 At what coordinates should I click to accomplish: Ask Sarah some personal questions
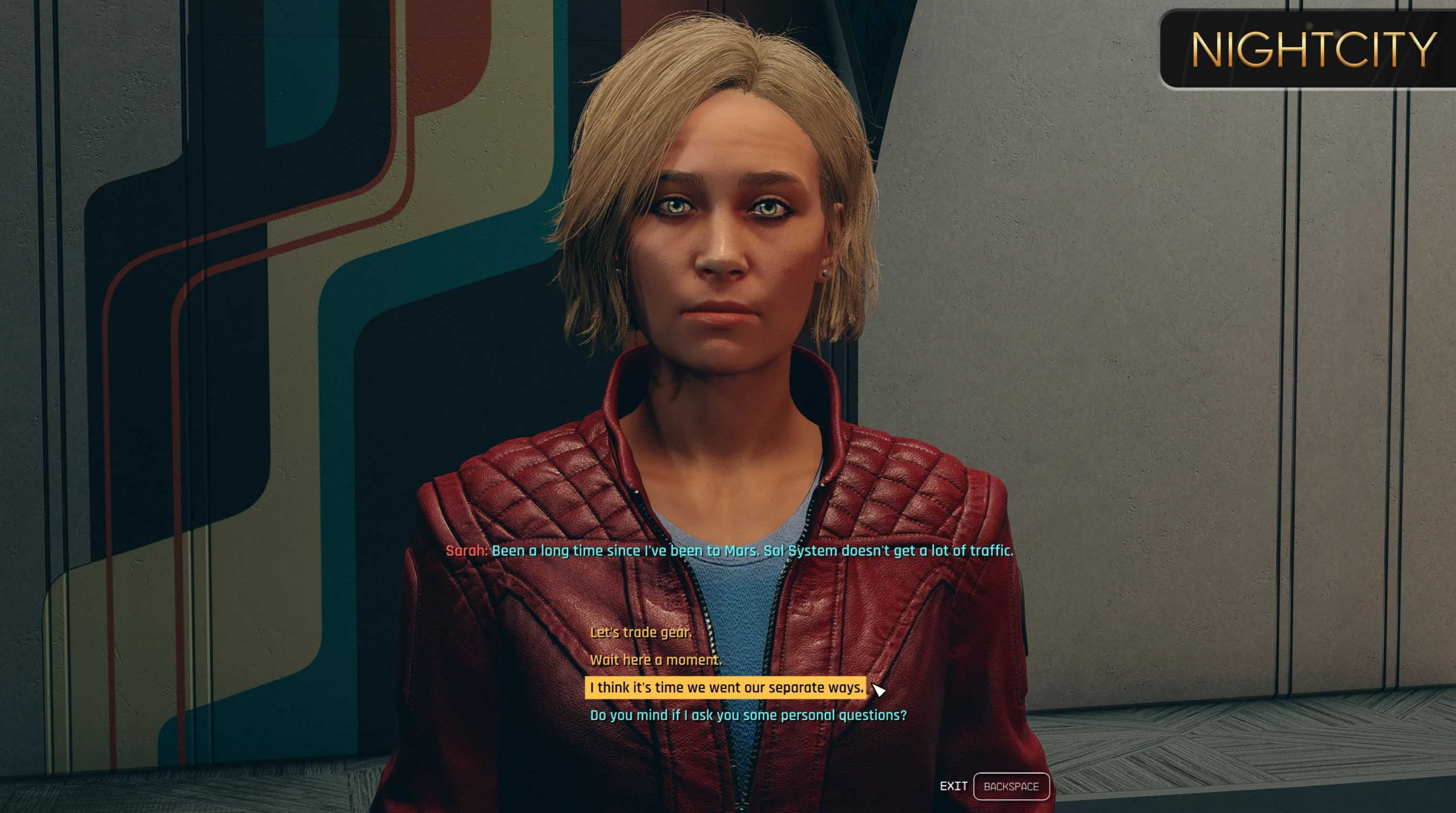pos(748,715)
